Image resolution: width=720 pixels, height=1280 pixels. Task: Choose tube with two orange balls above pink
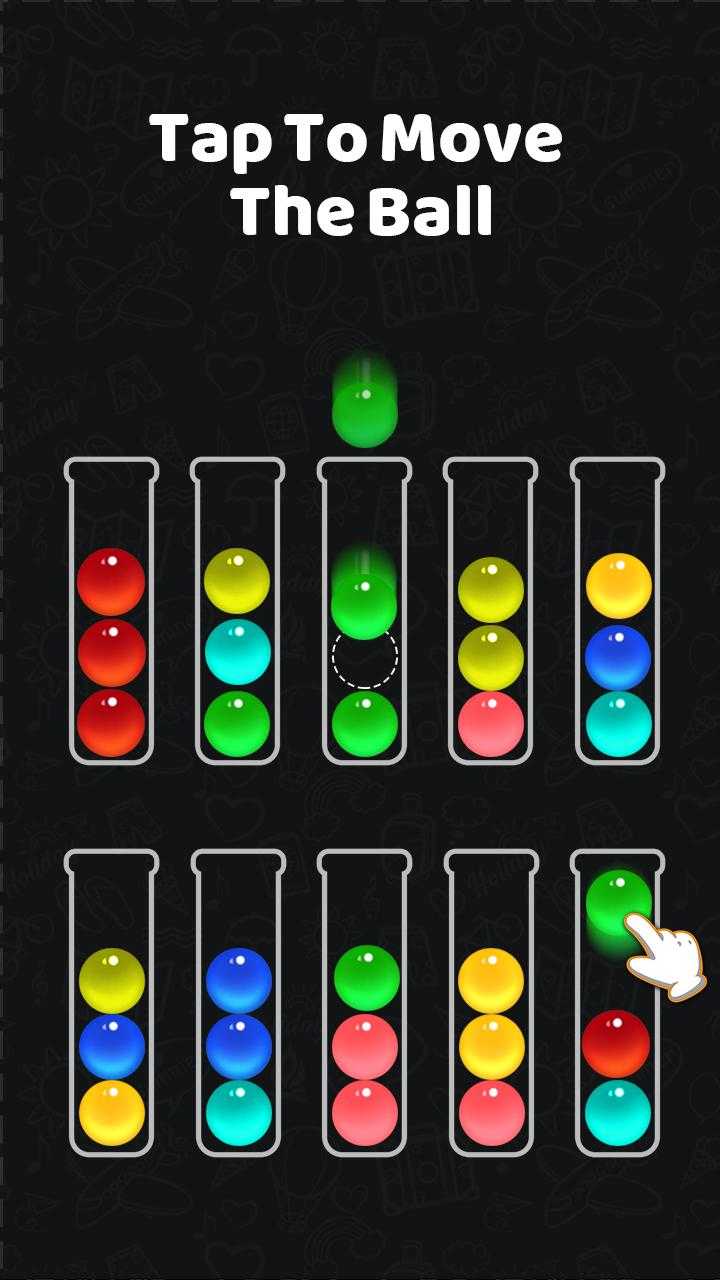coord(491,1003)
